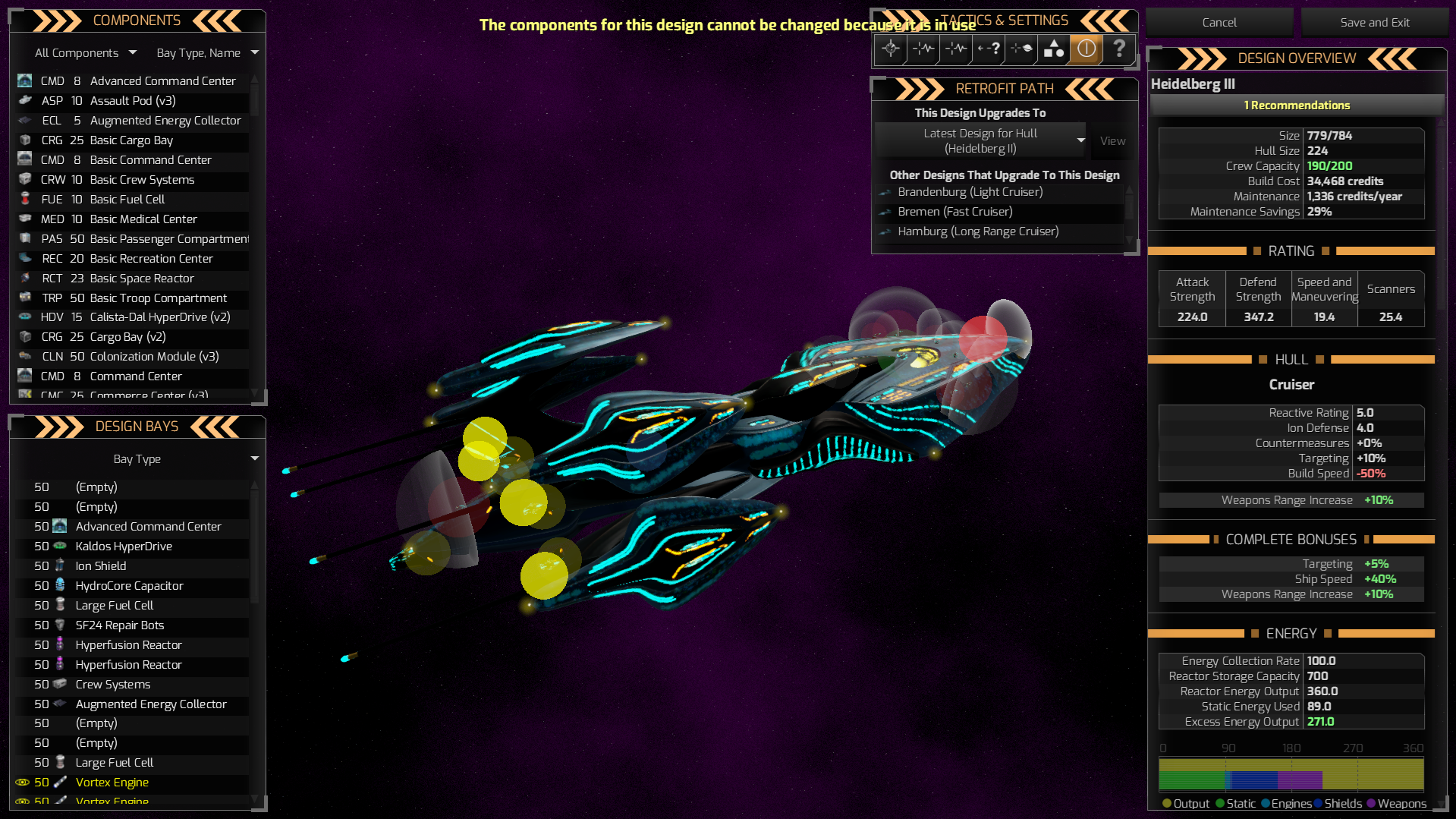1456x819 pixels.
Task: Select the planet targeting tactics icon
Action: [1020, 49]
